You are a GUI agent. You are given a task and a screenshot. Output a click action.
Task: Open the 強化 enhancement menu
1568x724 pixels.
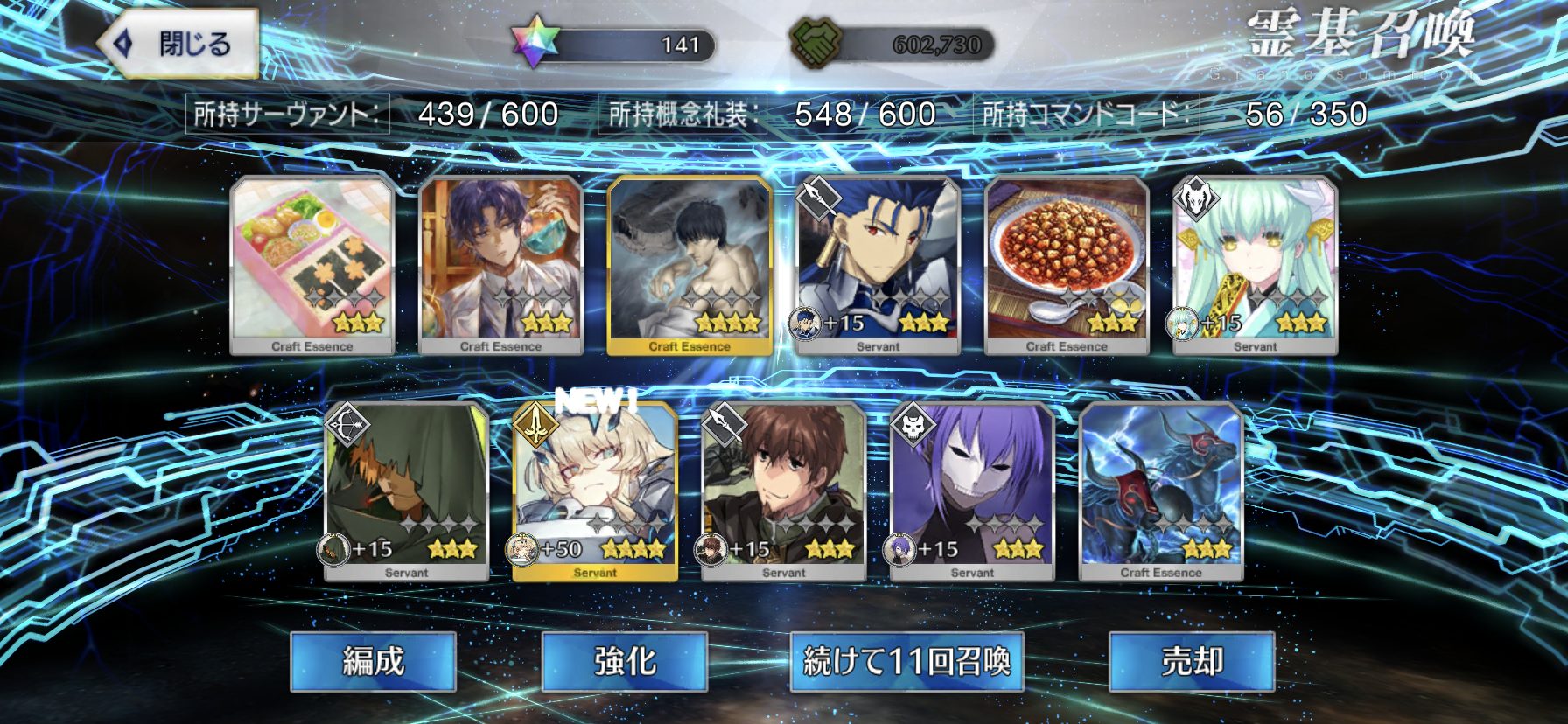624,661
